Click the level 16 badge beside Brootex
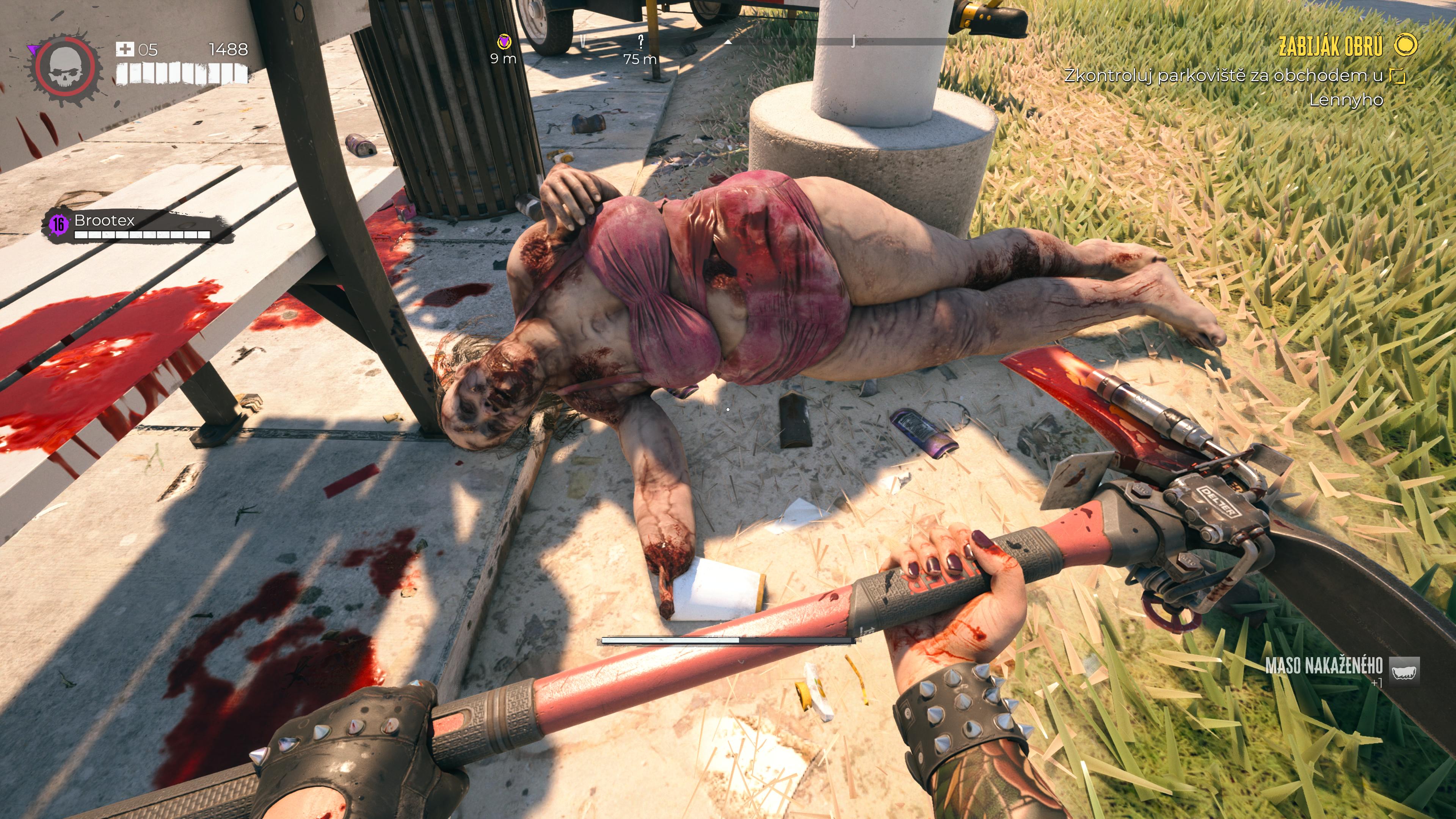This screenshot has height=819, width=1456. 58,224
